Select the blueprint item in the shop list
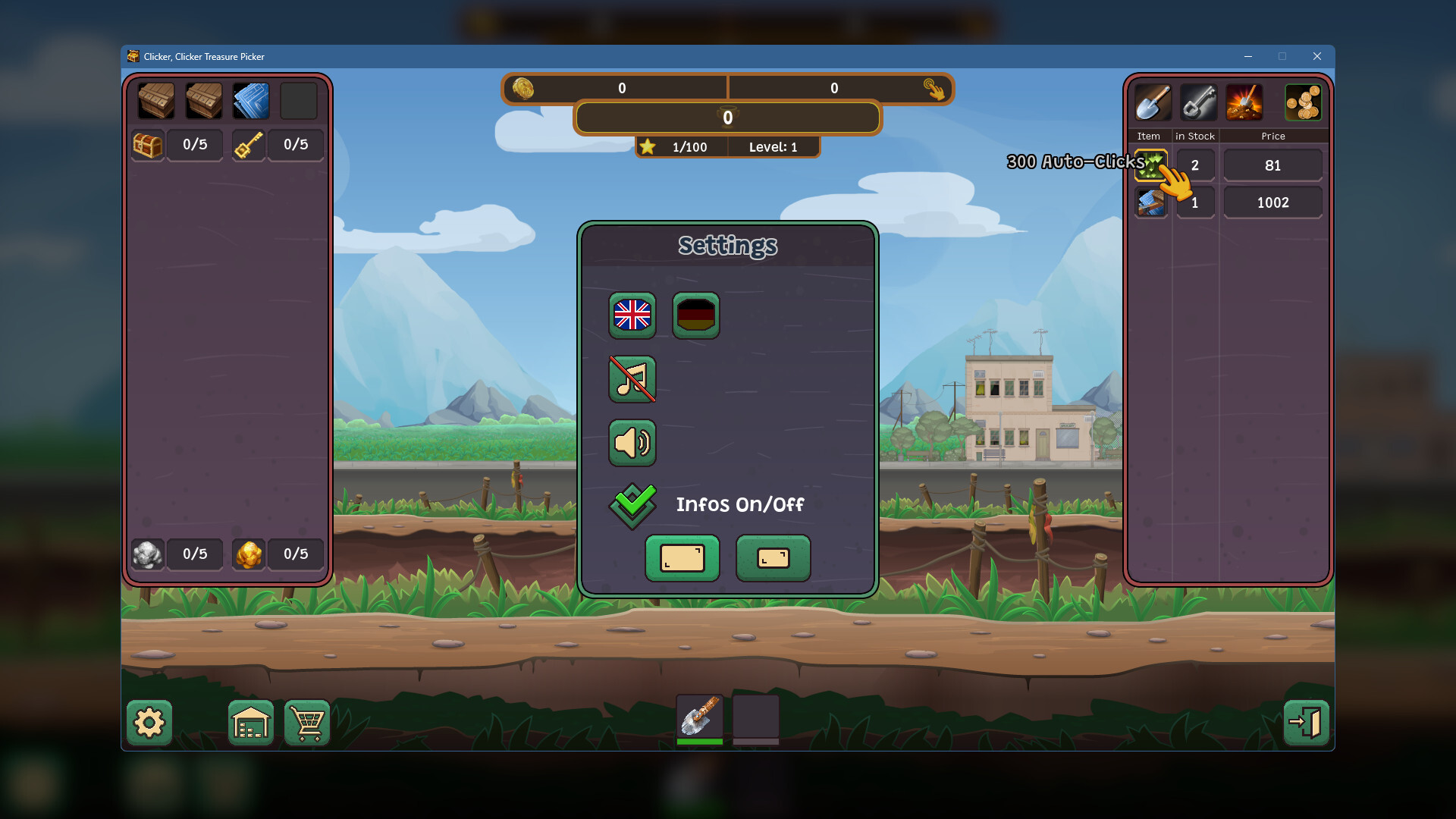1456x819 pixels. pyautogui.click(x=1152, y=202)
